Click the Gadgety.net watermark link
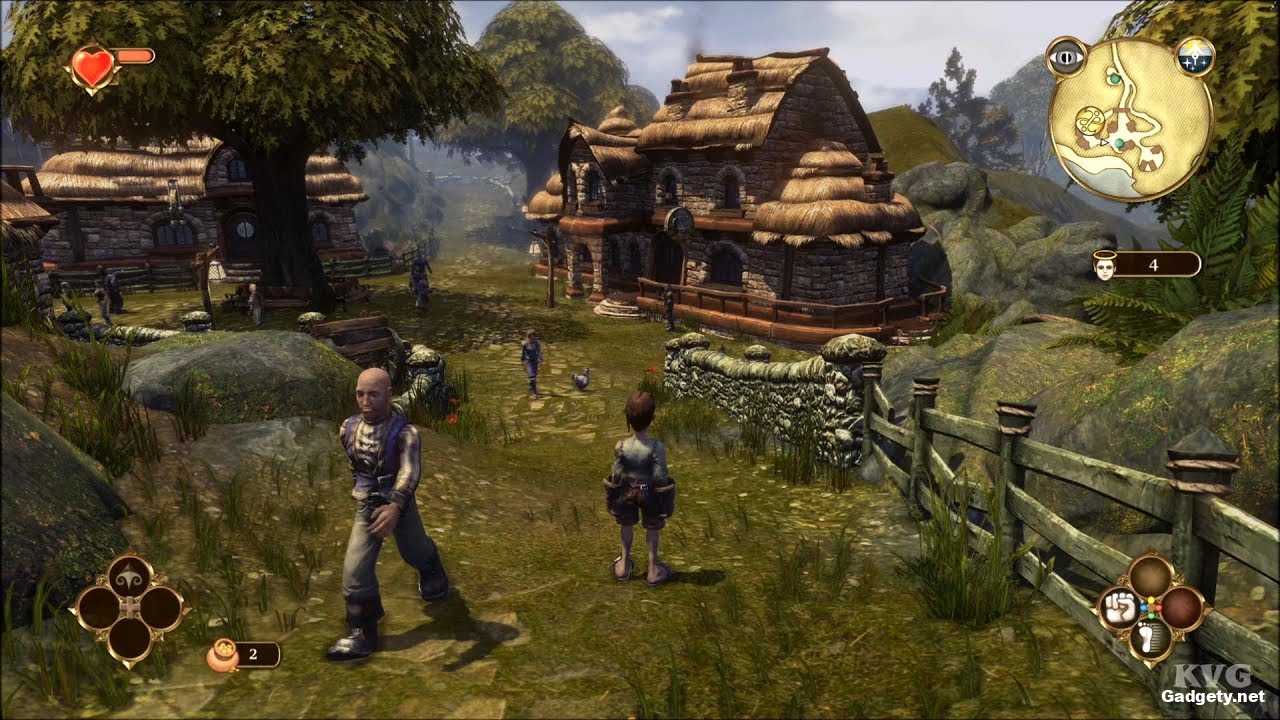Image resolution: width=1280 pixels, height=720 pixels. coord(1215,697)
